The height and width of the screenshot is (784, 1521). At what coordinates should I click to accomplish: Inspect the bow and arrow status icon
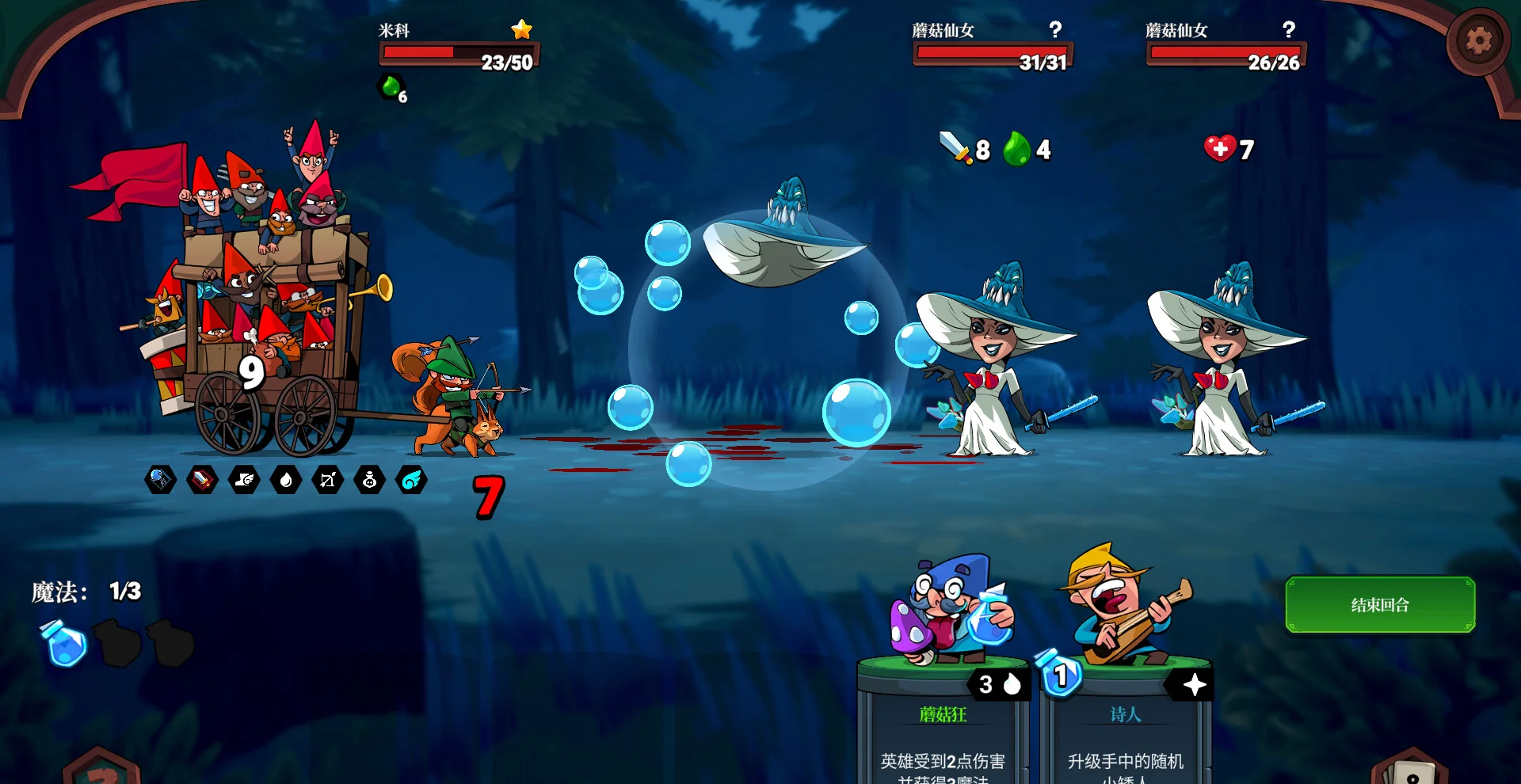(x=328, y=480)
